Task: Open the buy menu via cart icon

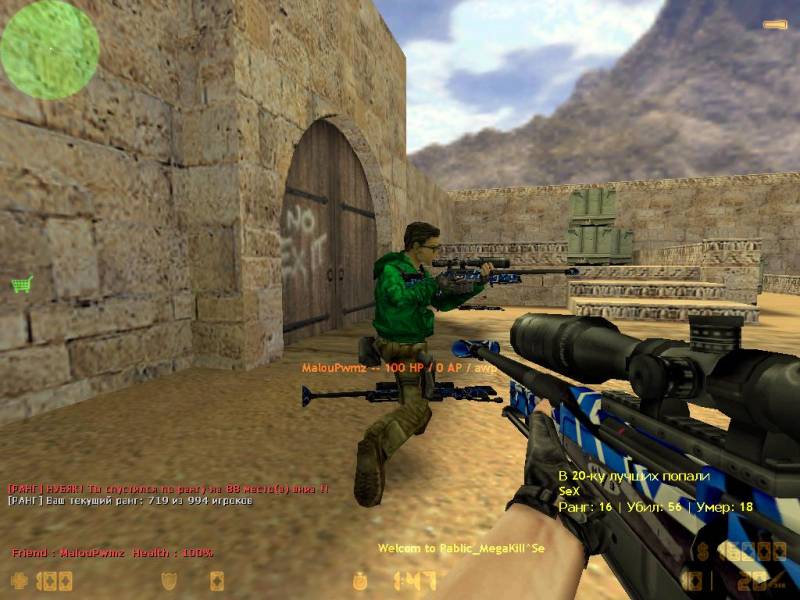Action: (x=21, y=284)
